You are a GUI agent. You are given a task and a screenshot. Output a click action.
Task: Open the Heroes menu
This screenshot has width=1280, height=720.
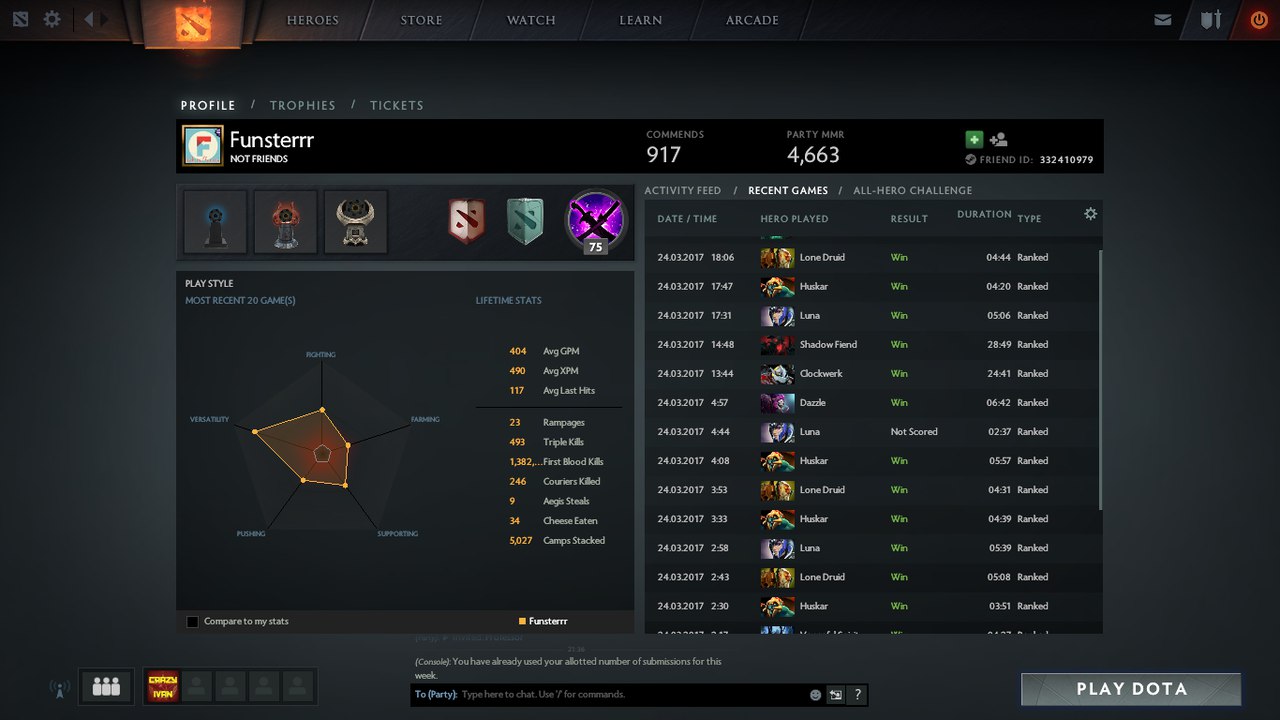click(x=312, y=20)
